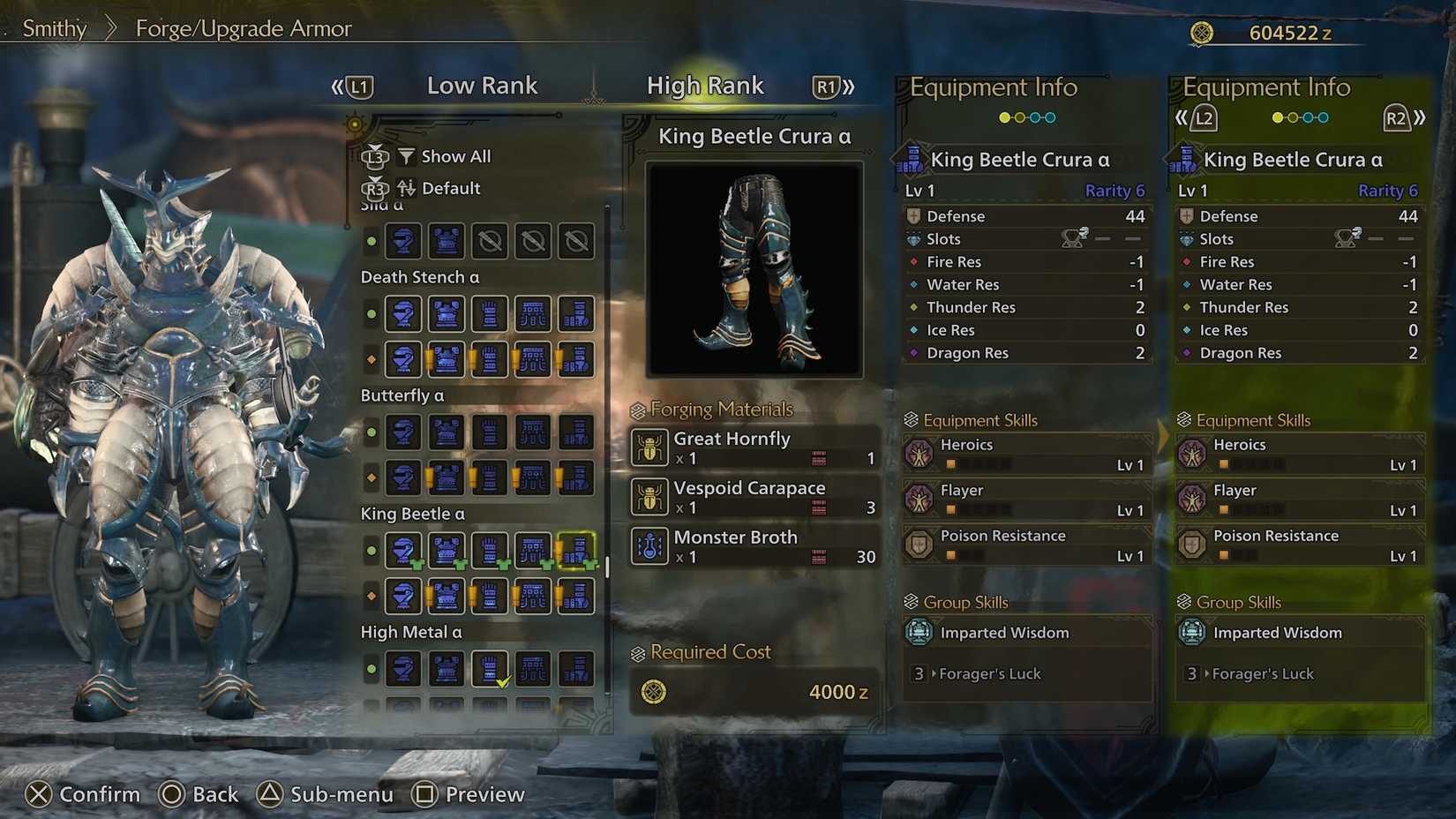This screenshot has height=819, width=1456.
Task: Click the Heroics skill level bar
Action: click(979, 465)
